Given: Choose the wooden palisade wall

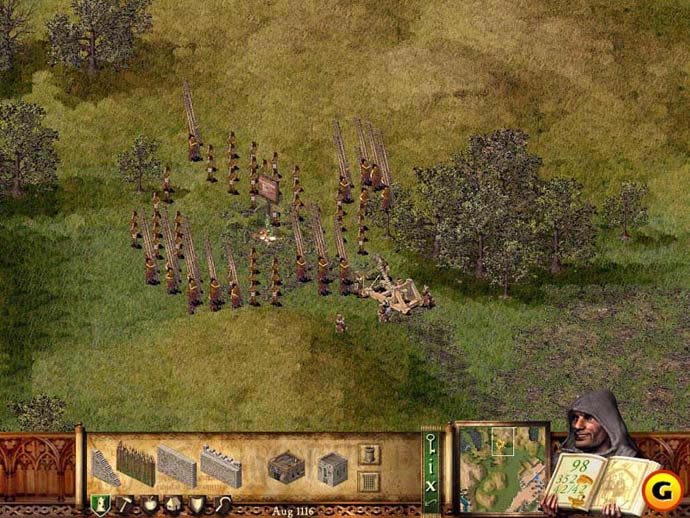Looking at the screenshot, I should pyautogui.click(x=136, y=464).
